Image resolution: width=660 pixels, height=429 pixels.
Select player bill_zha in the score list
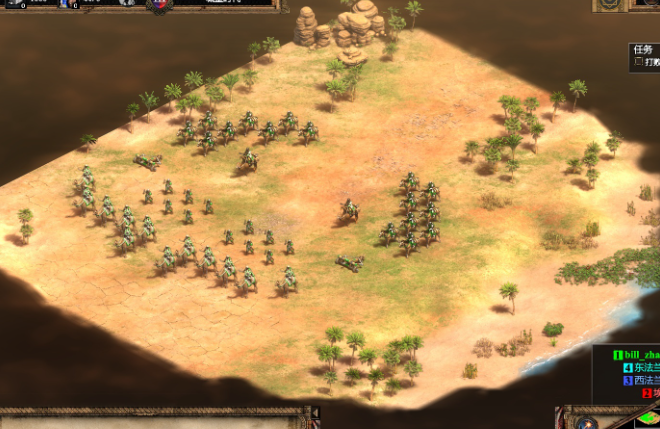click(x=637, y=355)
